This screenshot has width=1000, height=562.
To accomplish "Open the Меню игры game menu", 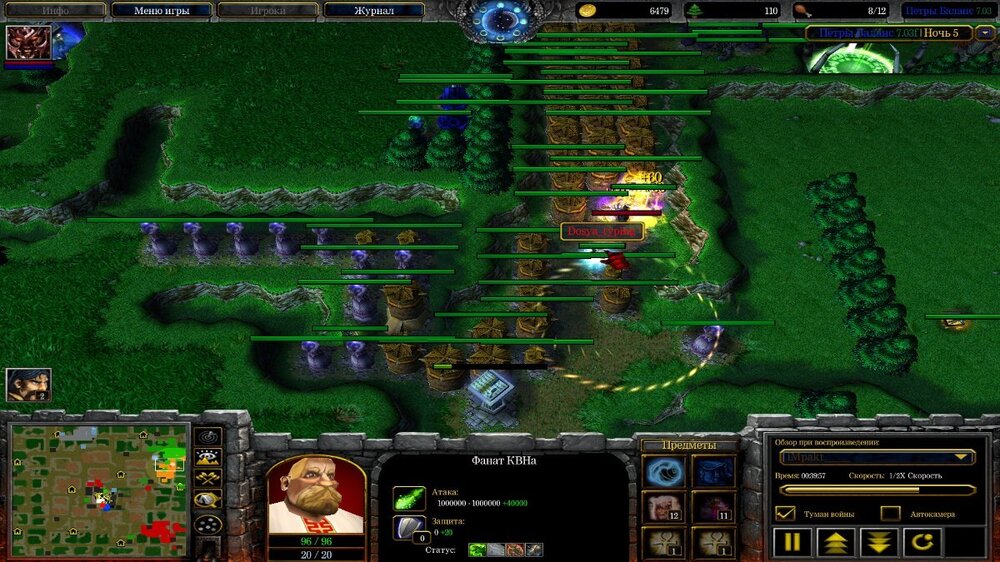I will click(x=162, y=10).
